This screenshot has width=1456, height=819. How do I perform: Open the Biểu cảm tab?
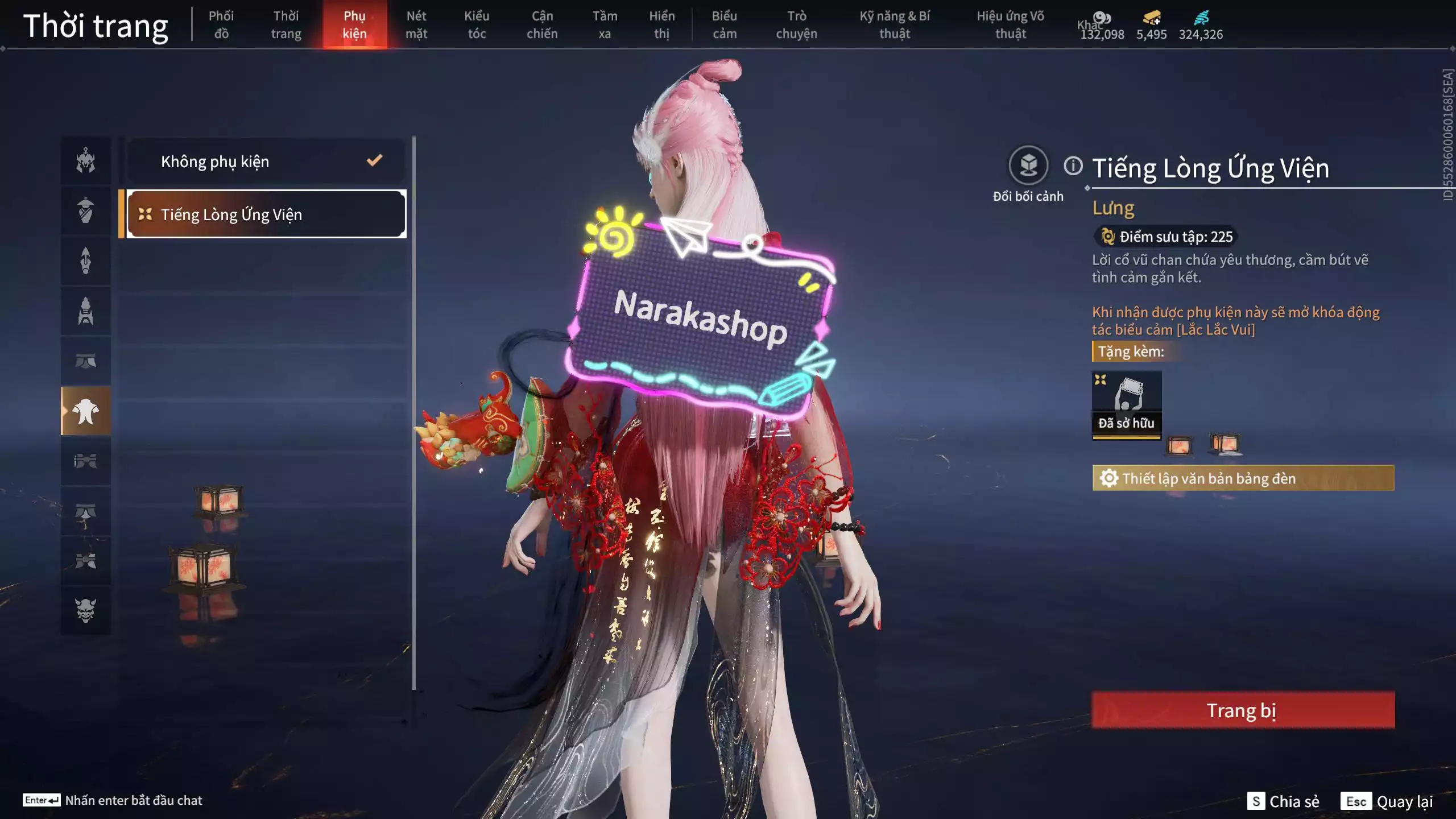click(x=725, y=24)
